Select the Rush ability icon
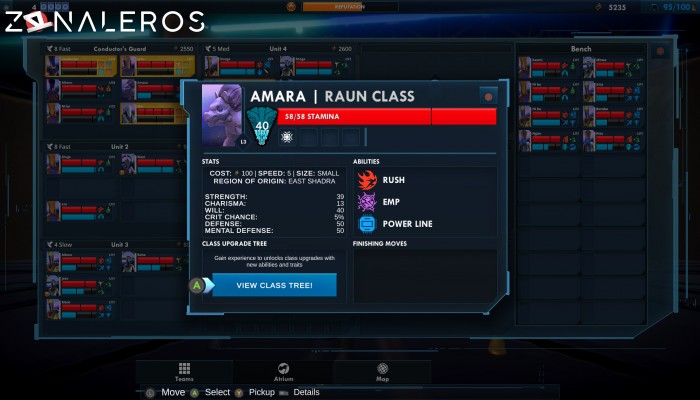The height and width of the screenshot is (400, 700). click(x=367, y=180)
